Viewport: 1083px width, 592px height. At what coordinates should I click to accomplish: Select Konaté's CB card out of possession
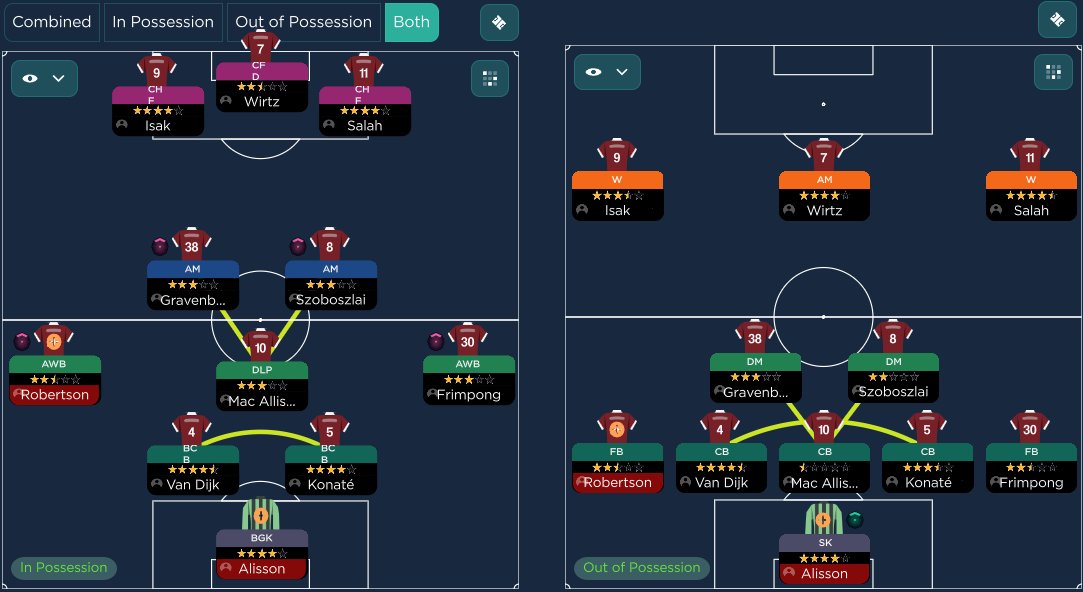pos(927,468)
